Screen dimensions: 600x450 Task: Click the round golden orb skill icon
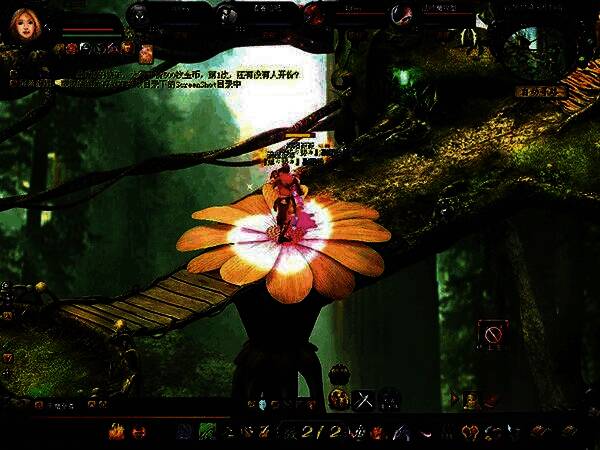coord(339,398)
